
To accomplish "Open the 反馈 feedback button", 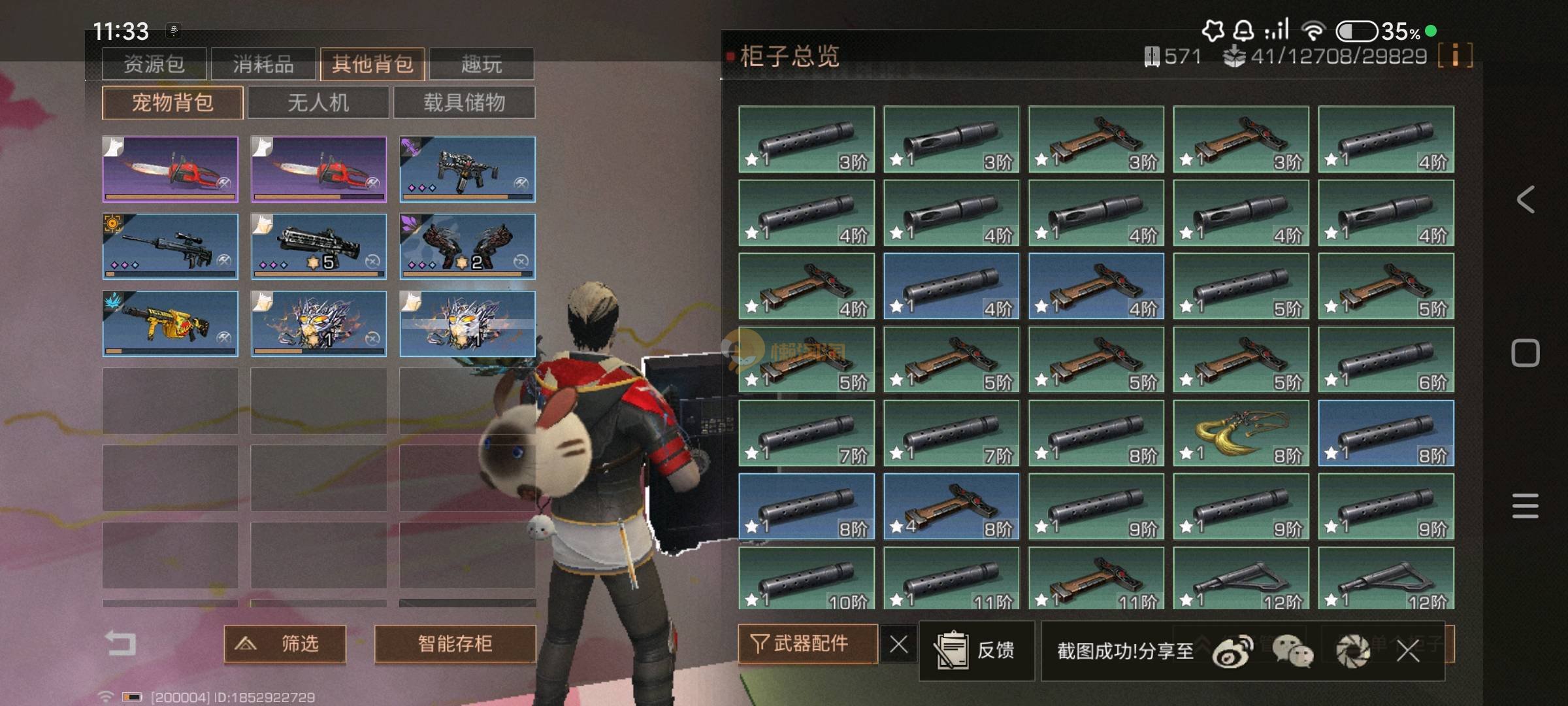I will tap(976, 650).
